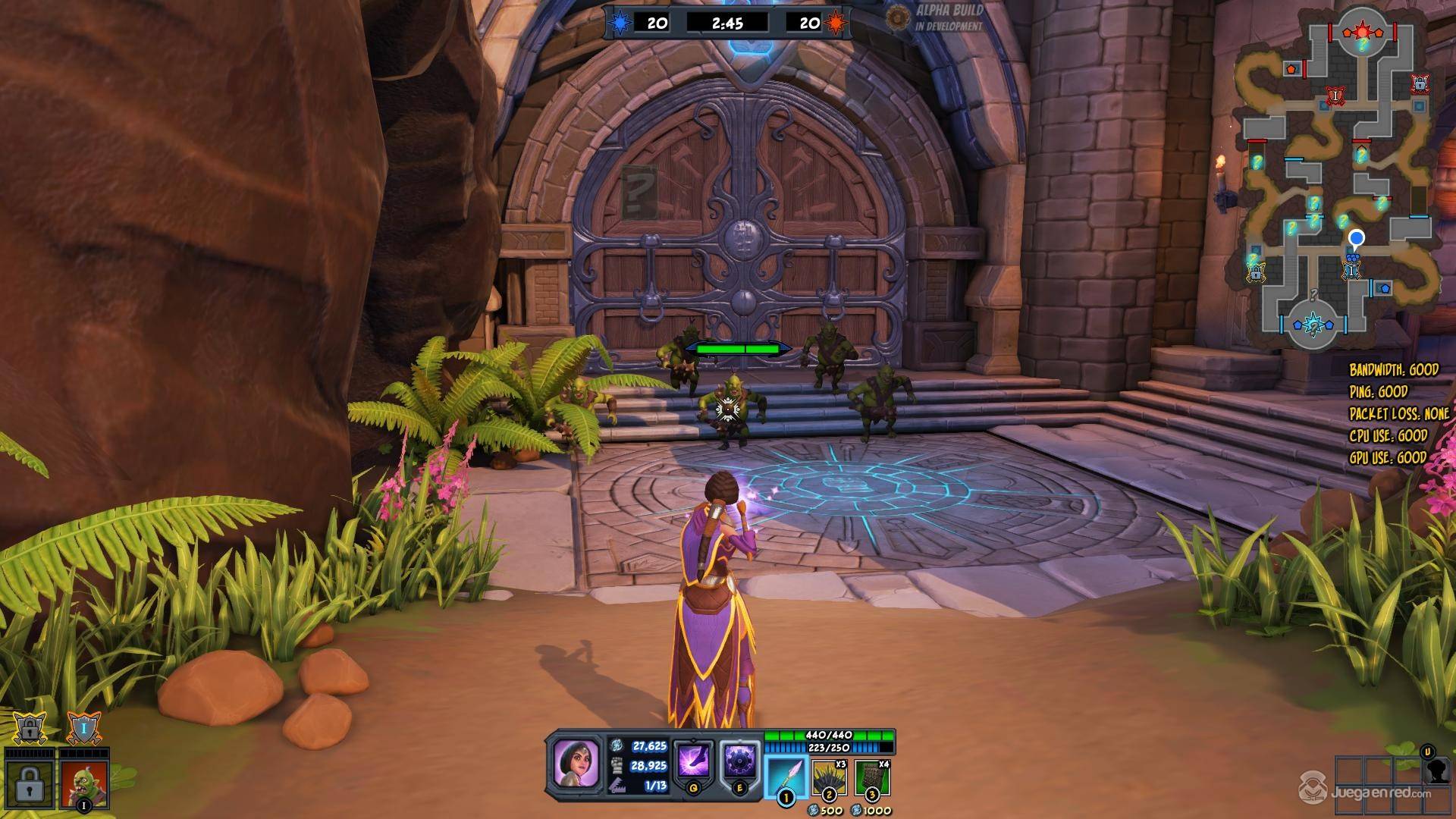The height and width of the screenshot is (819, 1456).
Task: Click the blue home base marker on minimap
Action: coord(1313,325)
